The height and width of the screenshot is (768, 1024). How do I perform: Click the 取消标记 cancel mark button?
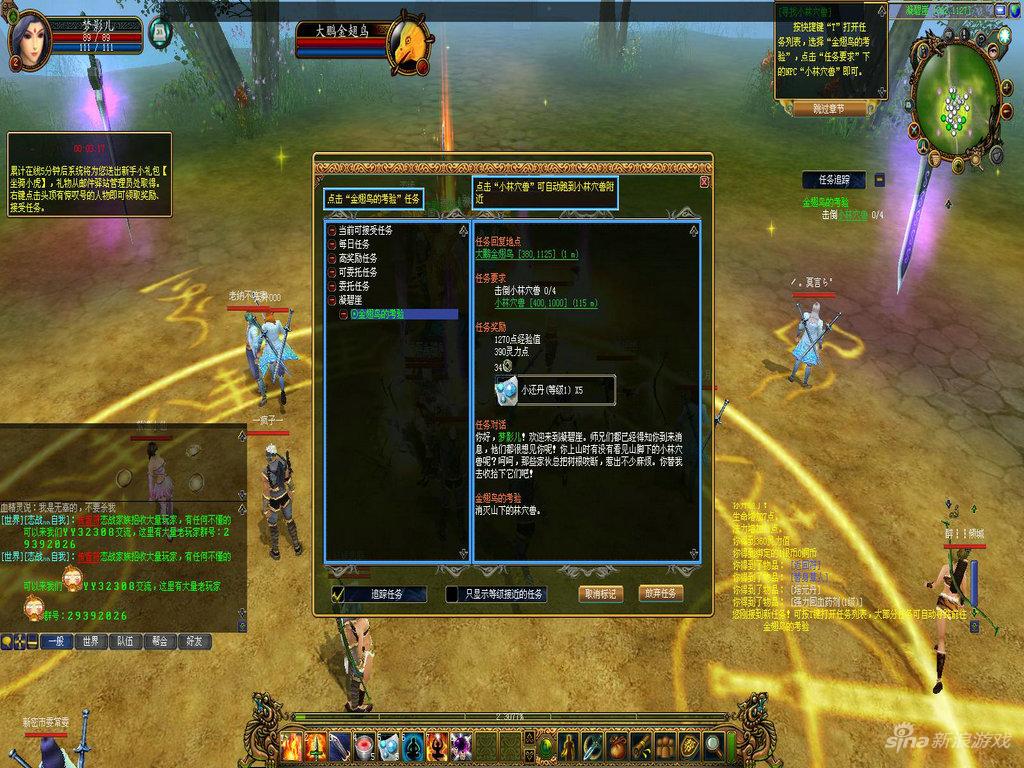[602, 593]
